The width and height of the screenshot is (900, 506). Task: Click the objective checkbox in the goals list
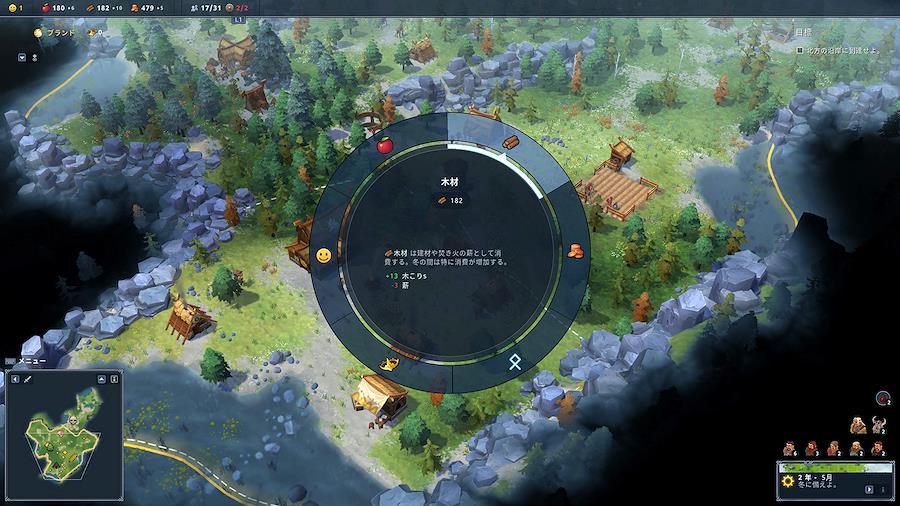tap(799, 49)
